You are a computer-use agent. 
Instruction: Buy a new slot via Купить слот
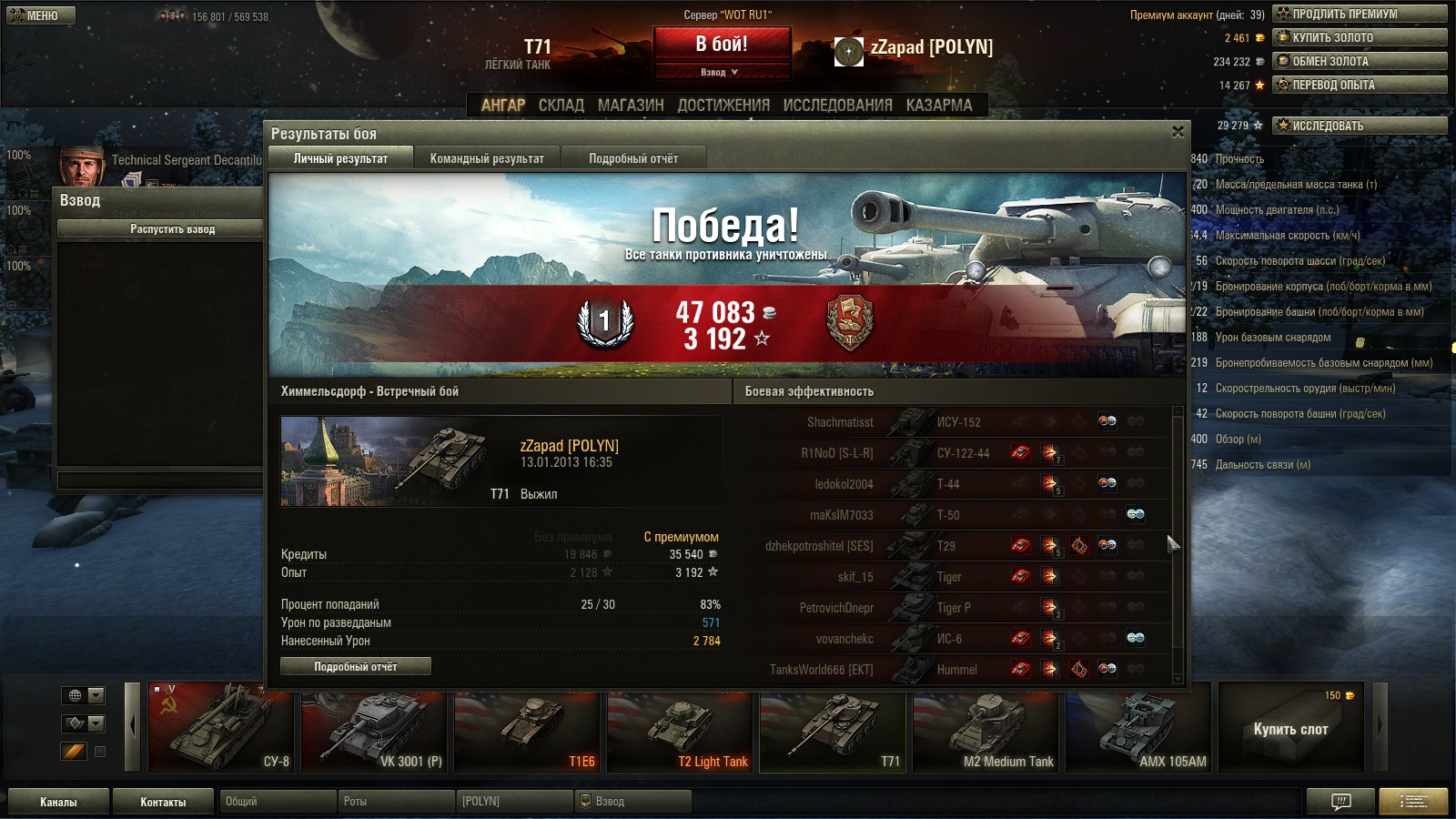[x=1290, y=729]
